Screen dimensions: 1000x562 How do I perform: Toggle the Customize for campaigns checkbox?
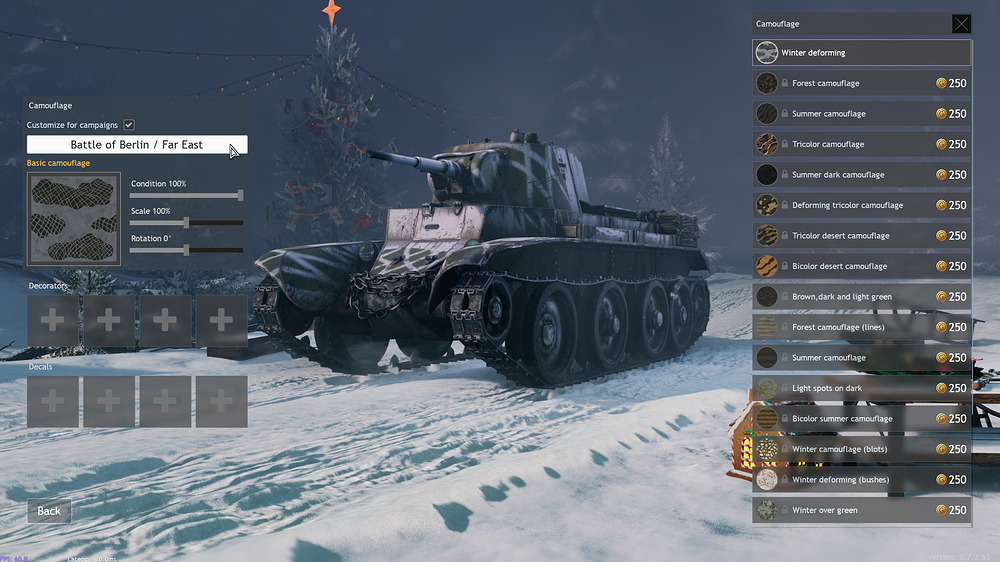click(x=129, y=125)
